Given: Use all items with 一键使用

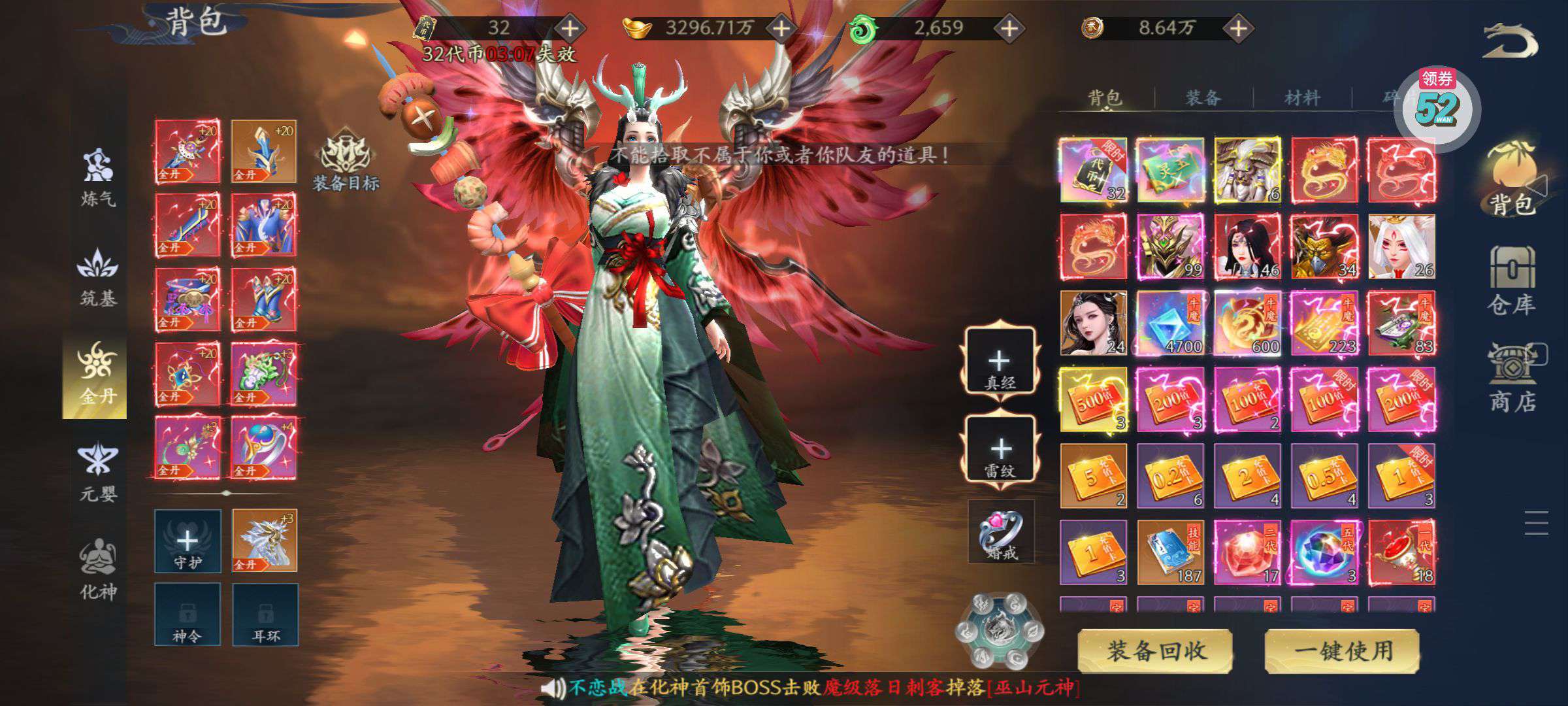Looking at the screenshot, I should point(1343,650).
